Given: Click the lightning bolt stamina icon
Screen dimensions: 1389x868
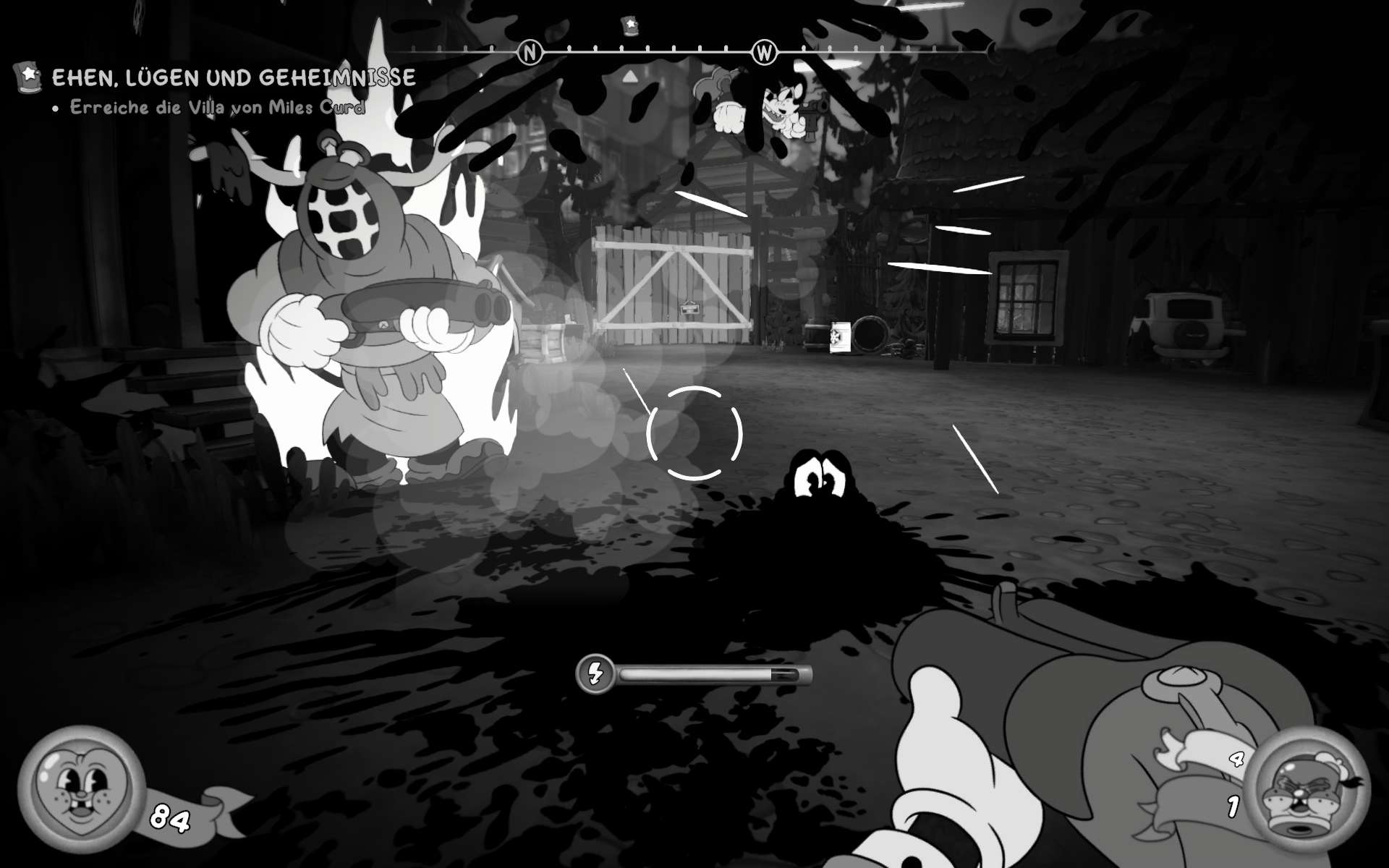Looking at the screenshot, I should pos(595,674).
